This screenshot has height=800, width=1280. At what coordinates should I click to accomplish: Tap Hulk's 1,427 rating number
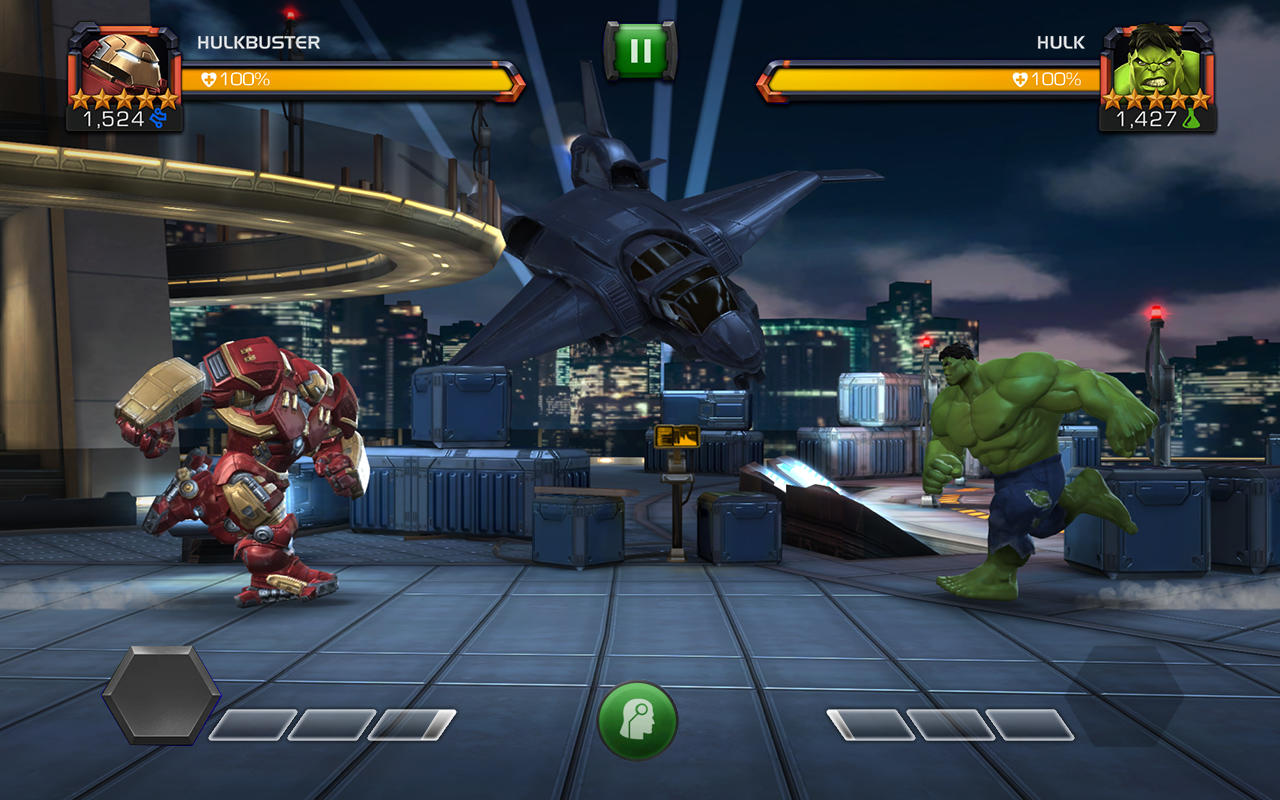tap(1147, 117)
